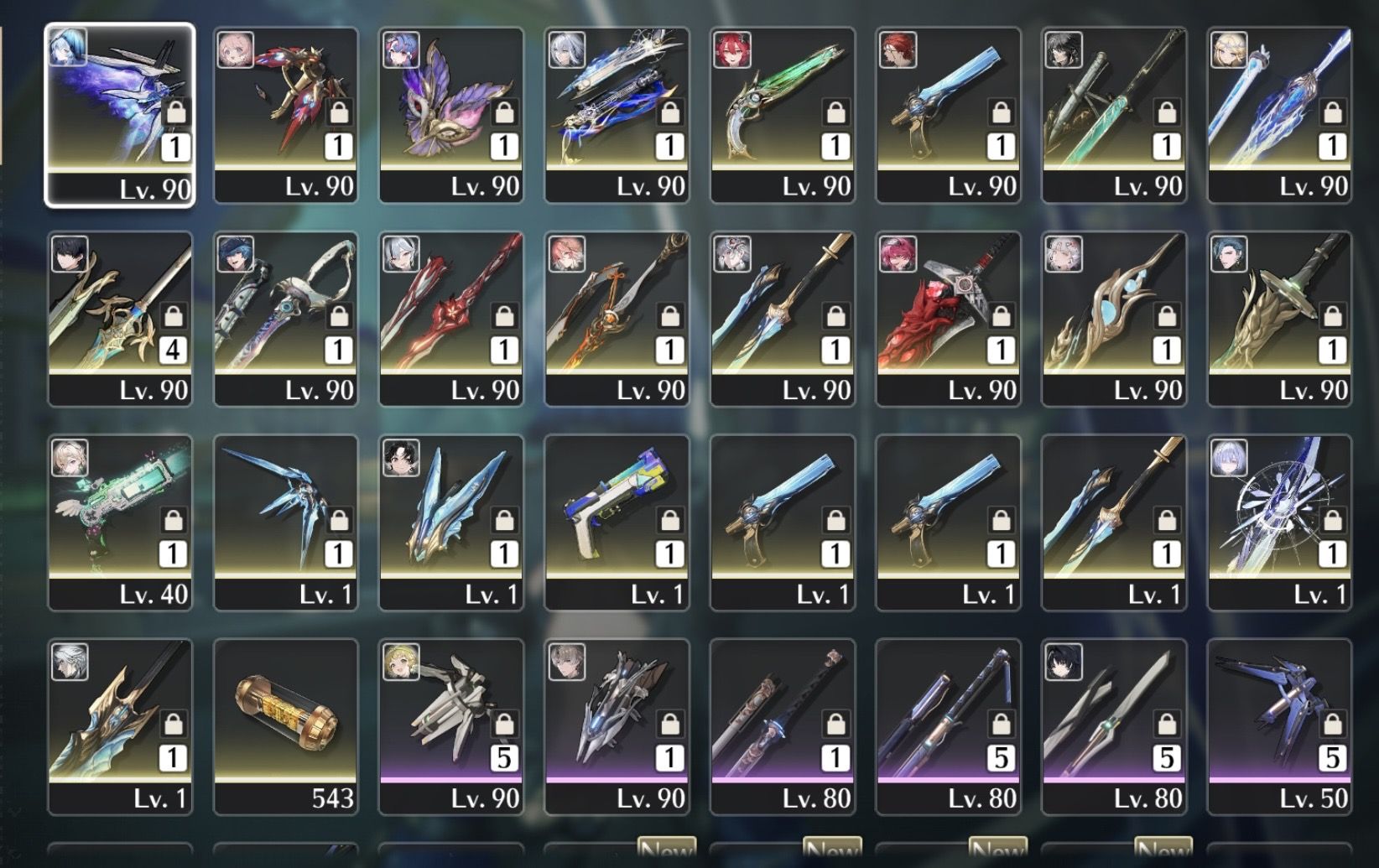
Task: Choose the purple butterfly mask weapon
Action: 451,114
